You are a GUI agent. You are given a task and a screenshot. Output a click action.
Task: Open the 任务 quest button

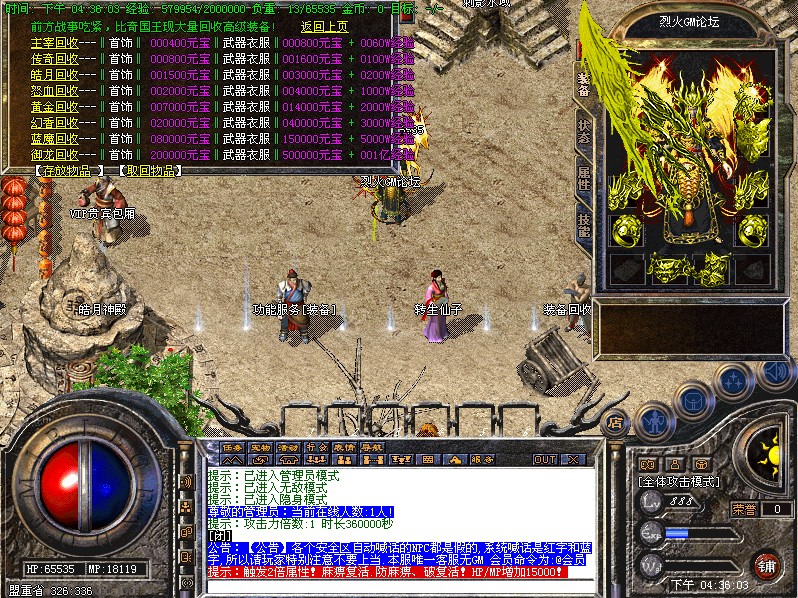click(233, 447)
